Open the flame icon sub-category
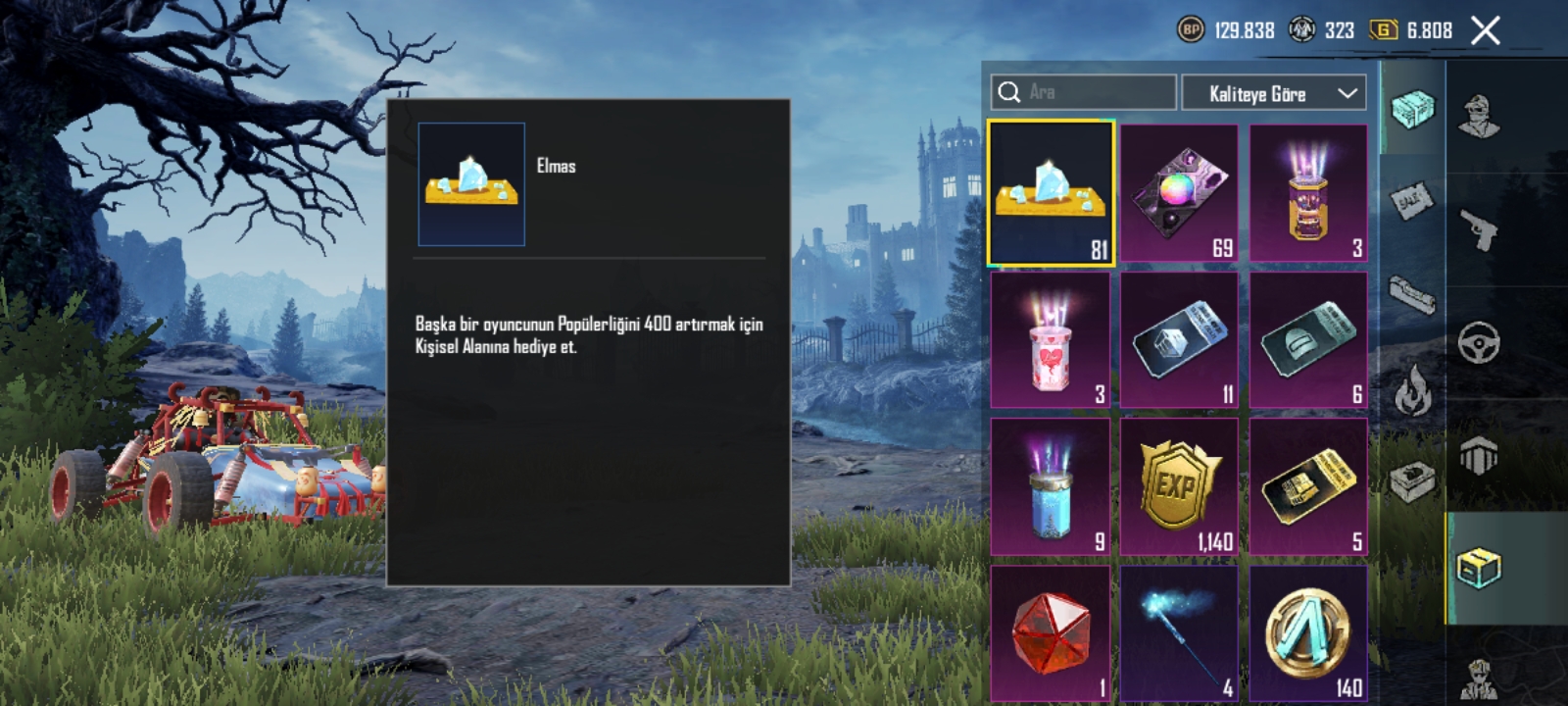This screenshot has height=706, width=1568. pyautogui.click(x=1412, y=389)
